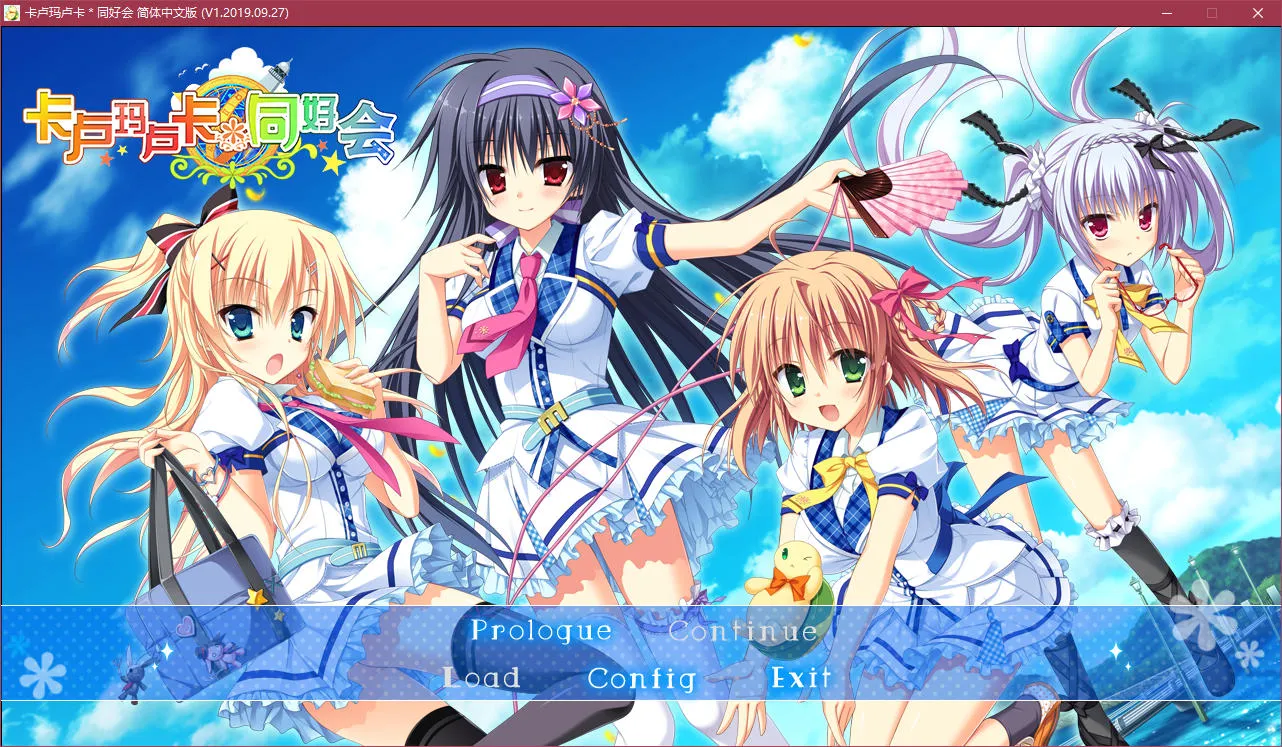The image size is (1282, 747).
Task: Open the Load save menu
Action: pos(481,678)
